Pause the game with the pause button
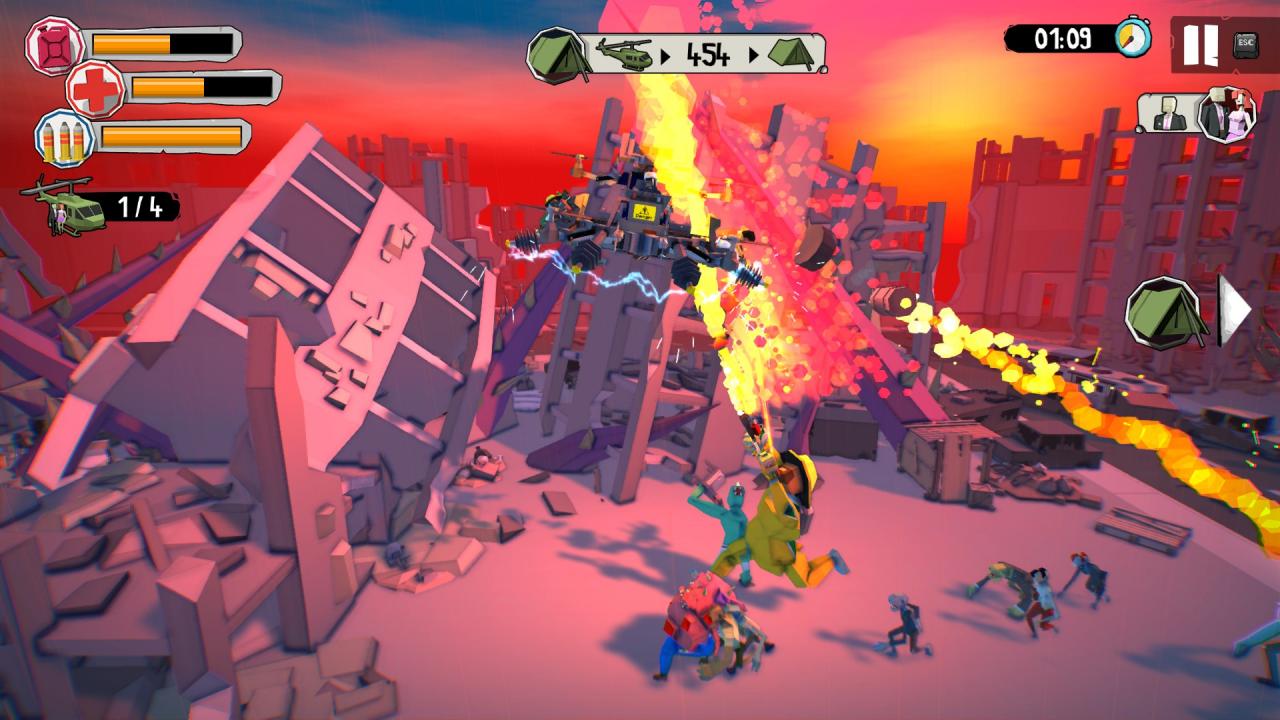 pyautogui.click(x=1200, y=43)
